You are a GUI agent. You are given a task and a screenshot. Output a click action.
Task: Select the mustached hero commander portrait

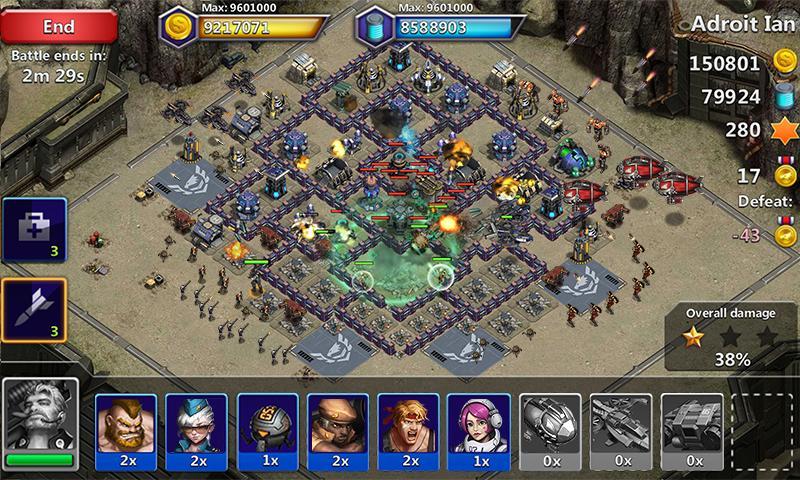point(40,422)
